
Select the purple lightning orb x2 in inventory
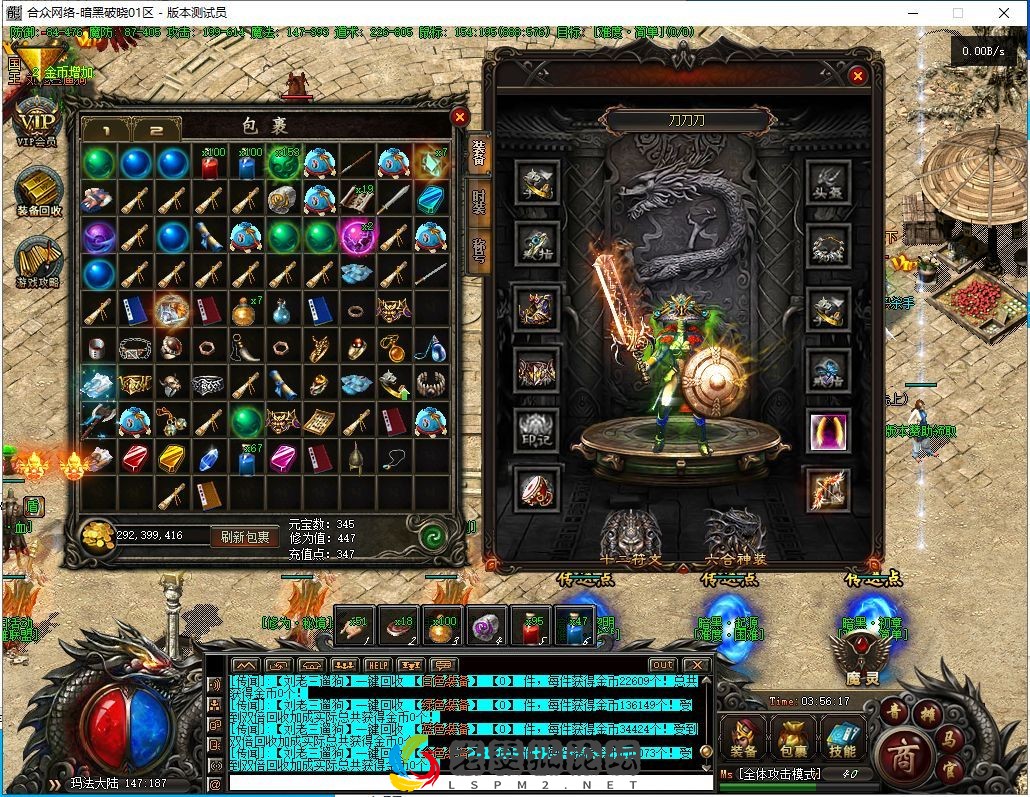[356, 238]
